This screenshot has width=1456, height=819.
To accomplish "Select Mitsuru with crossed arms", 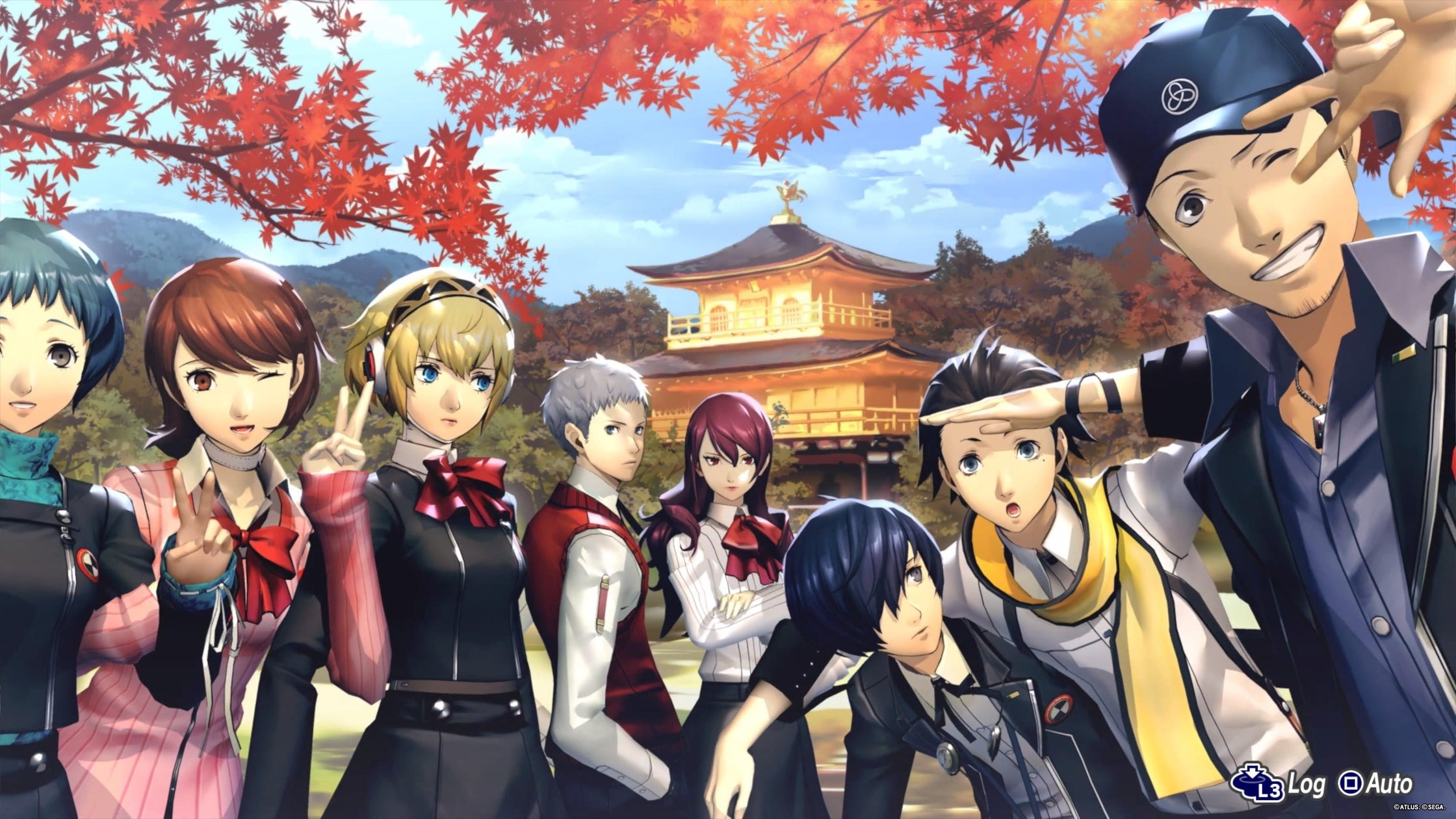I will 728,468.
